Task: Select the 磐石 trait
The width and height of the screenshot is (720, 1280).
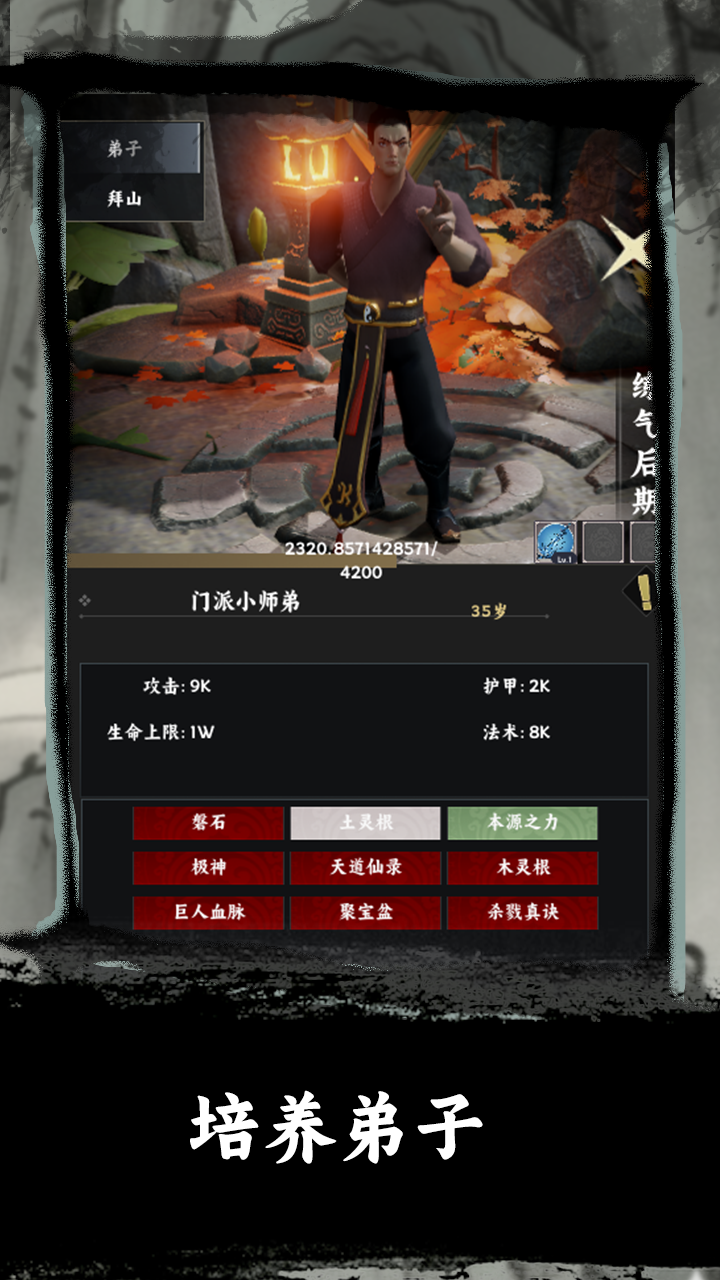Action: [x=209, y=823]
